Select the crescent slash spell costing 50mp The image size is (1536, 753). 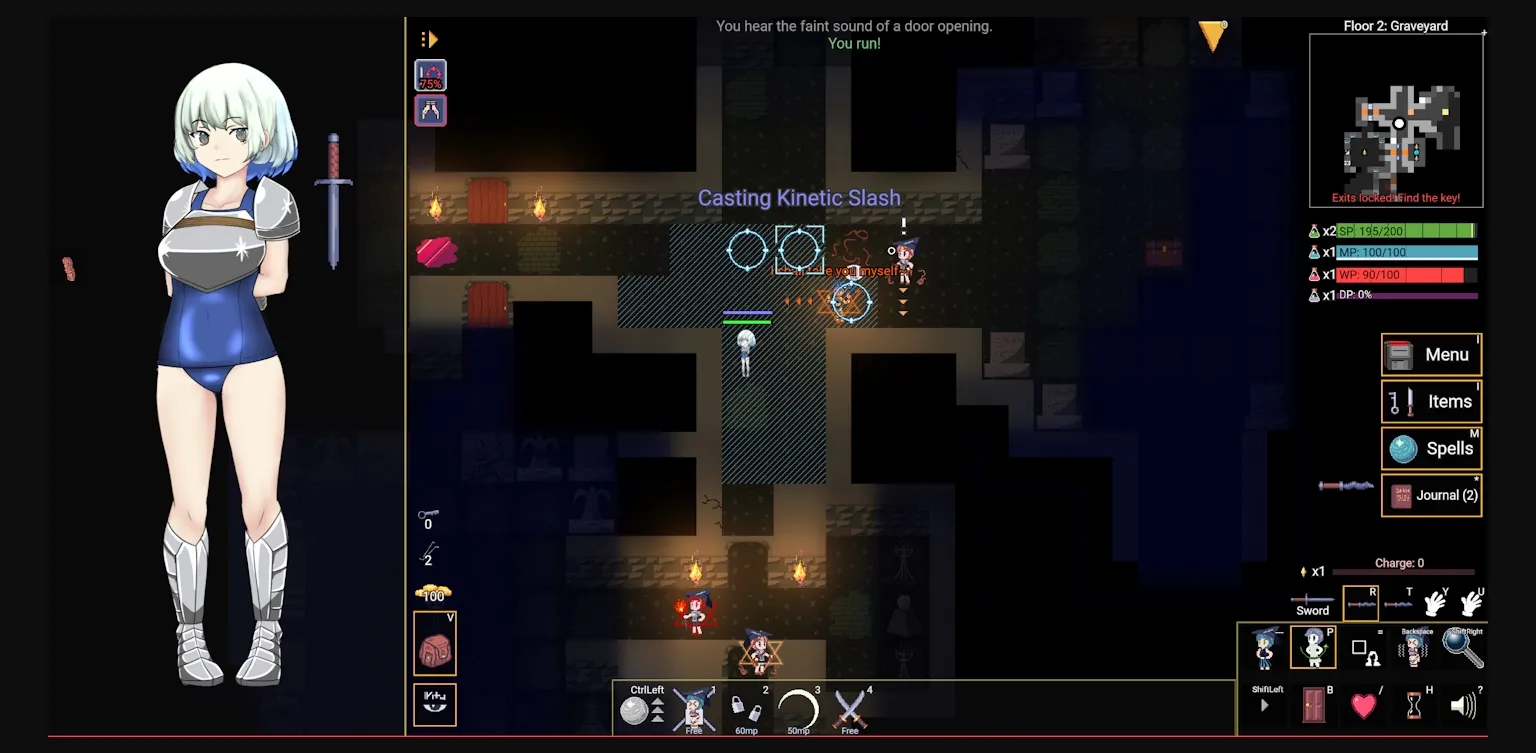[797, 709]
